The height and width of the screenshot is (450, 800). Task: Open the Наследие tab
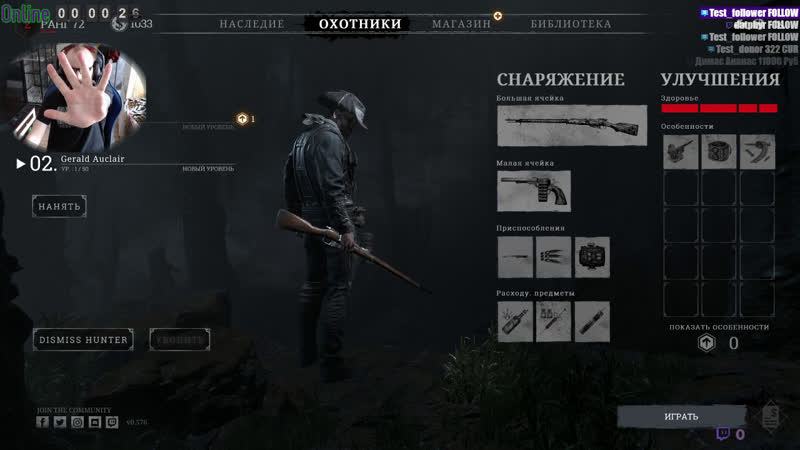tap(252, 24)
